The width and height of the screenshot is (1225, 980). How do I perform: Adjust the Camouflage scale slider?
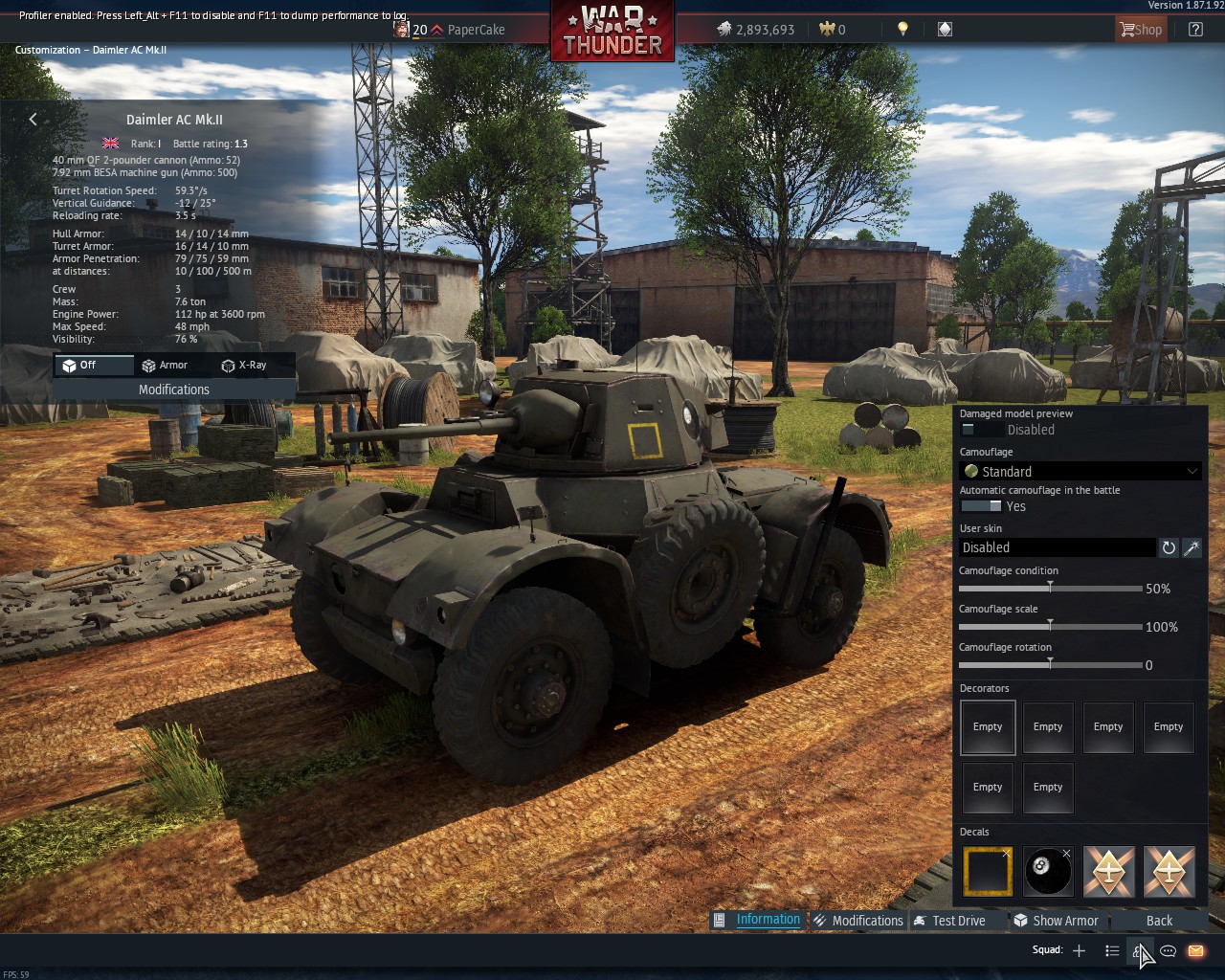point(1050,626)
